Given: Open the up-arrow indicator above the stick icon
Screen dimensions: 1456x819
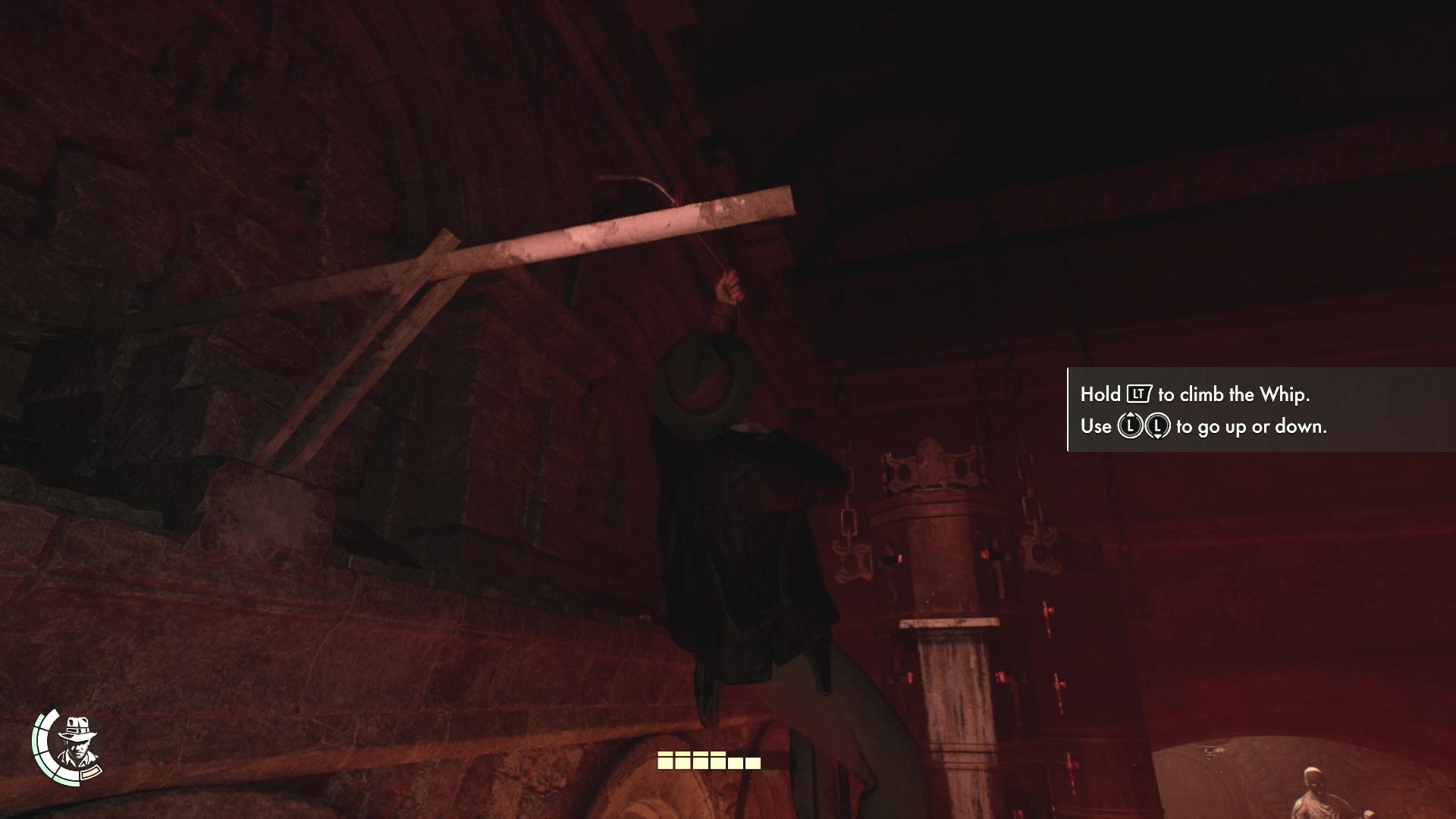Looking at the screenshot, I should pyautogui.click(x=1129, y=415).
